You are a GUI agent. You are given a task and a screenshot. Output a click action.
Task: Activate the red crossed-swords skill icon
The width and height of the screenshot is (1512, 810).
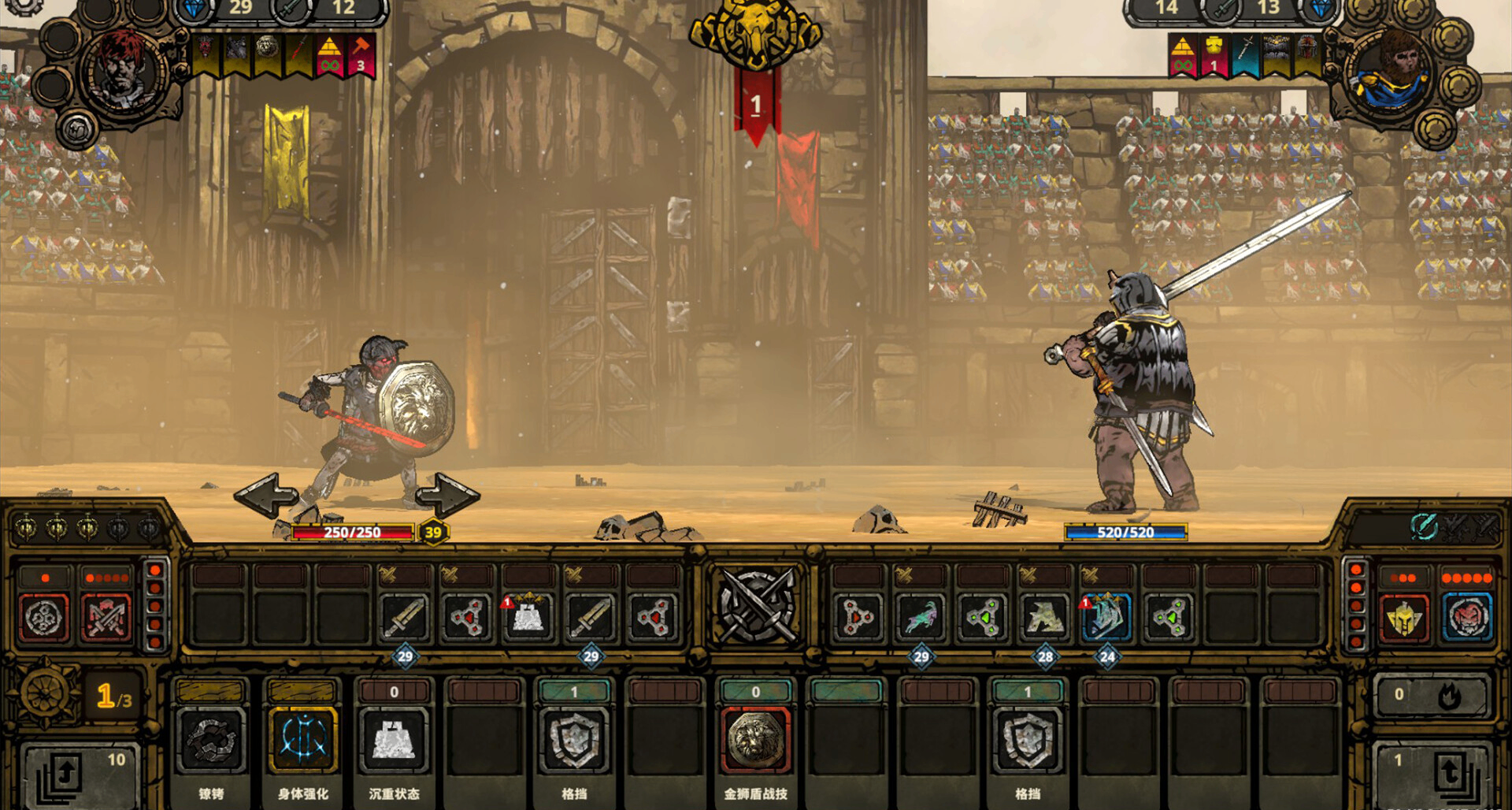click(106, 616)
